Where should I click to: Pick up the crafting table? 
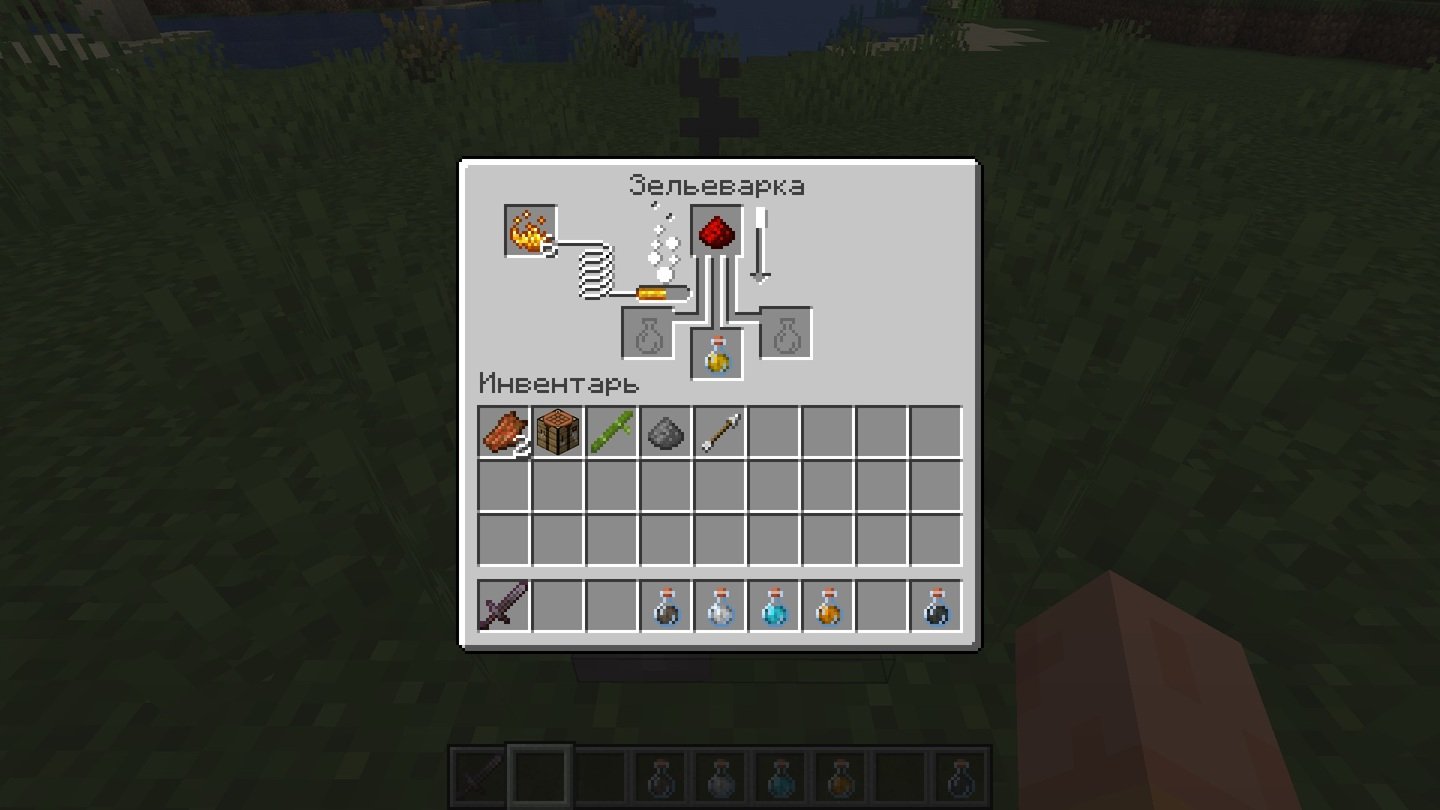[x=558, y=432]
